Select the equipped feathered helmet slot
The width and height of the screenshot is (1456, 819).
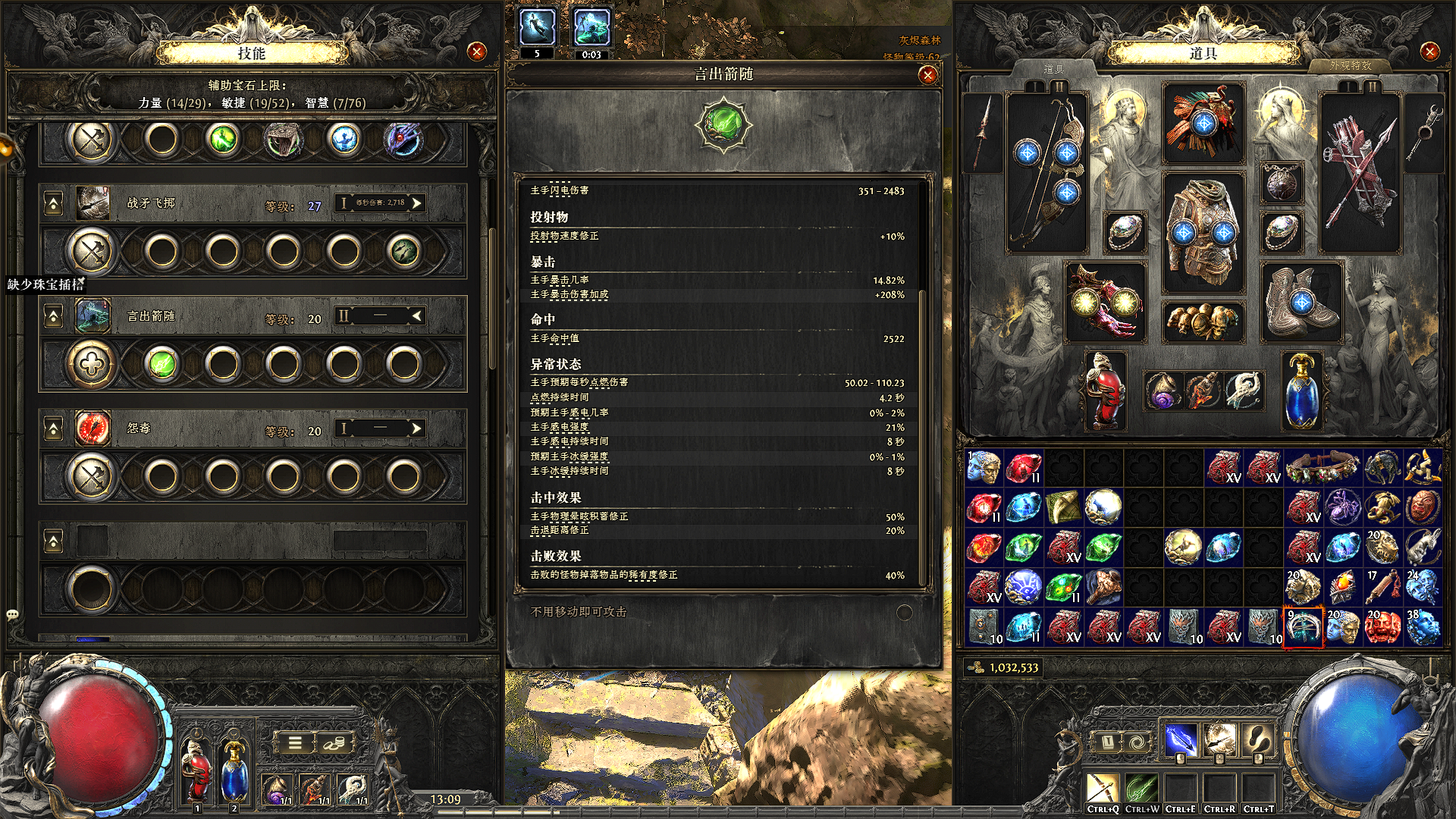point(1203,123)
